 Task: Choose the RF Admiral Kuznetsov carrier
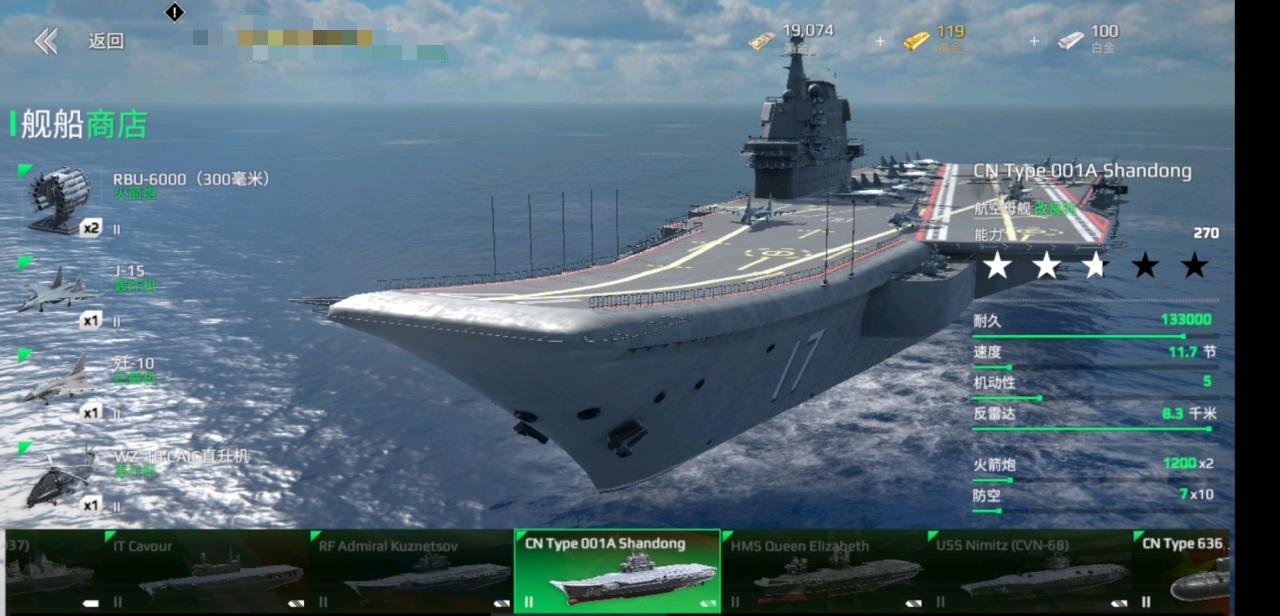(x=411, y=571)
